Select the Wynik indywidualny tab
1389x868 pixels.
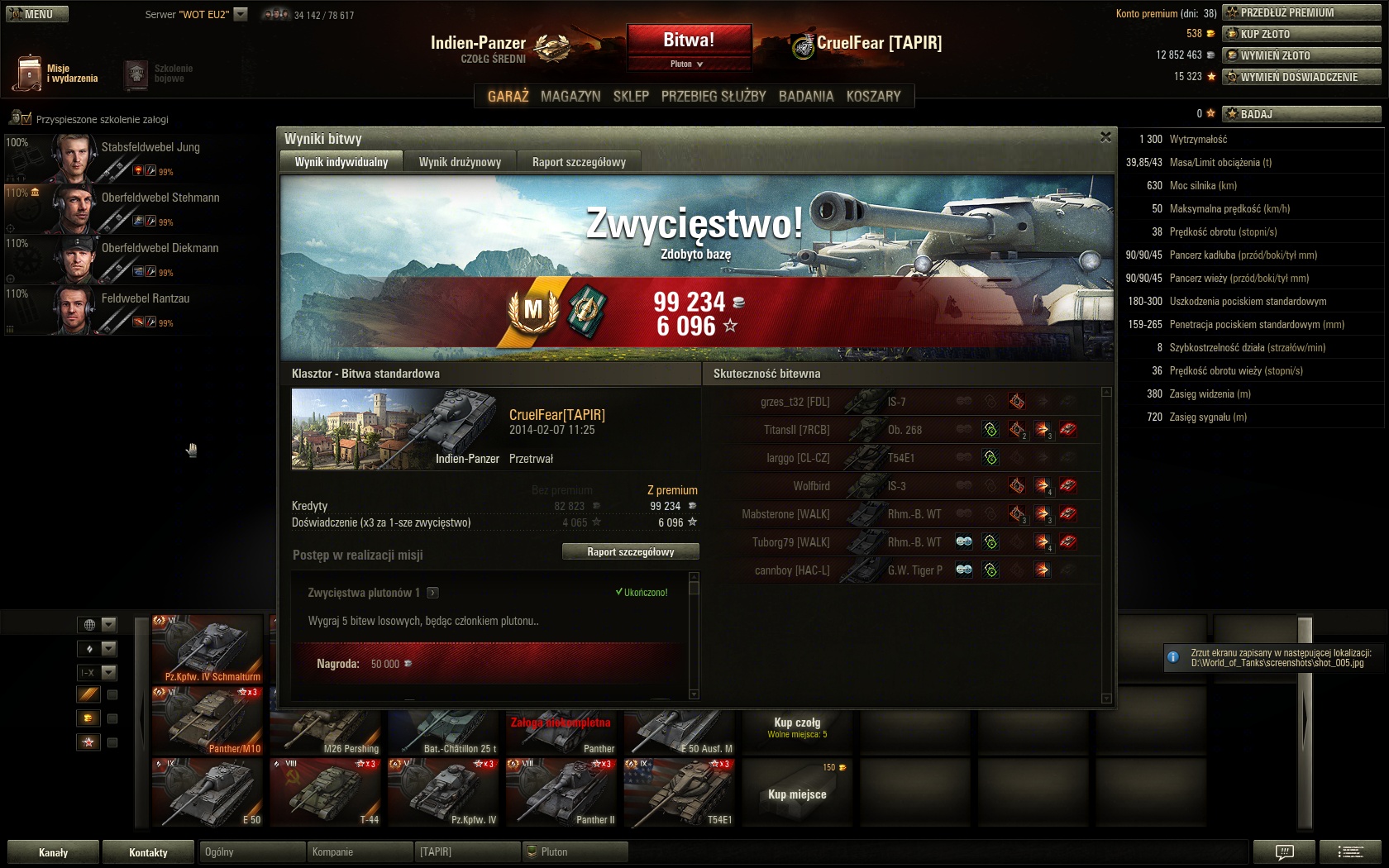click(x=341, y=162)
